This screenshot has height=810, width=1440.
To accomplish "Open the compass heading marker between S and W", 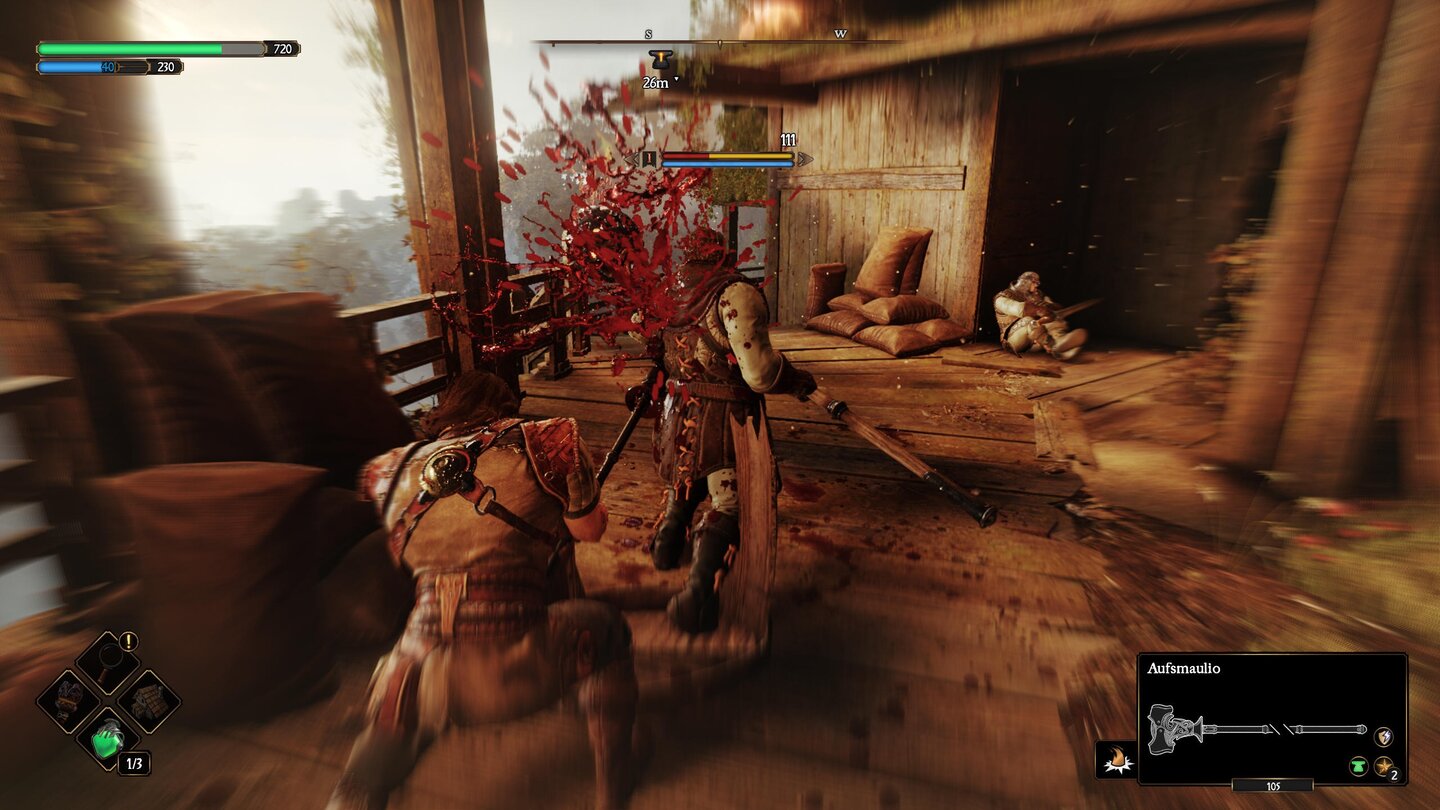I will coord(720,43).
